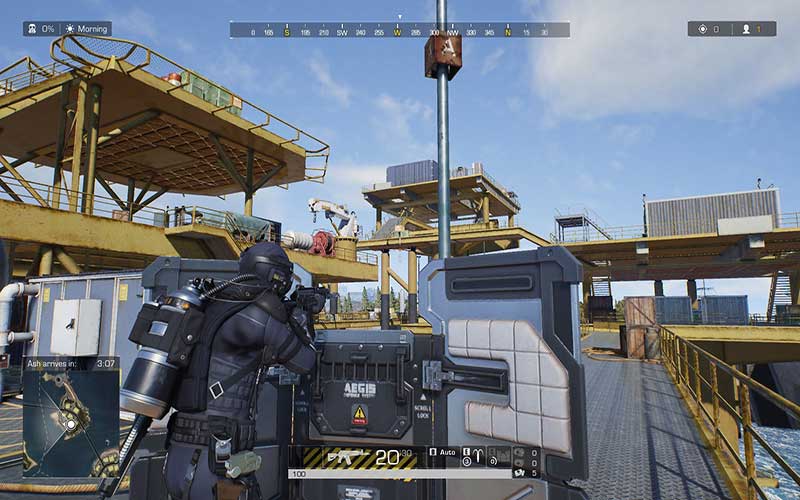The image size is (800, 500).
Task: Select the gas mask percentage icon
Action: (x=31, y=29)
